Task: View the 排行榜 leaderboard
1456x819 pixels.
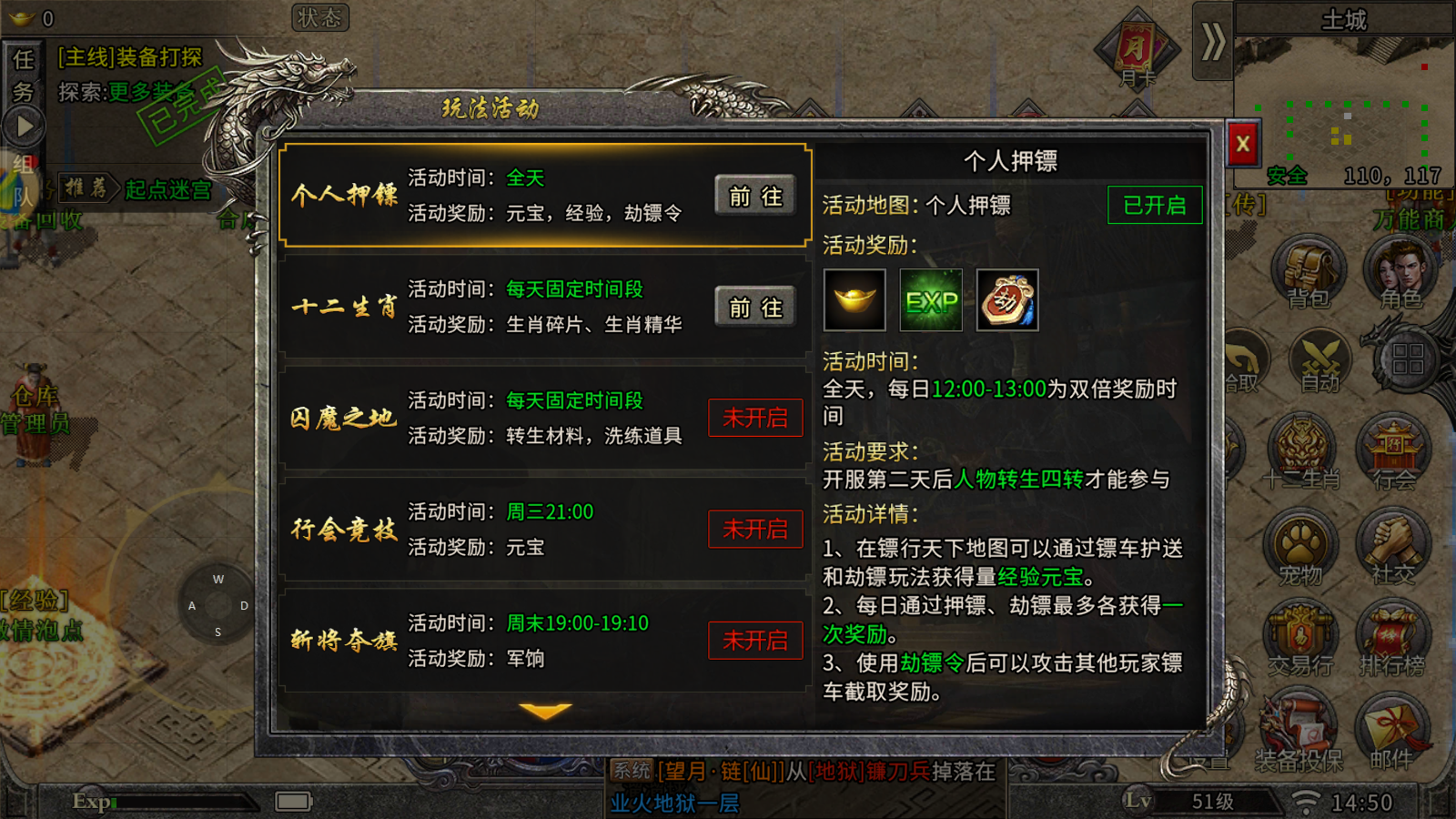Action: coord(1393,637)
